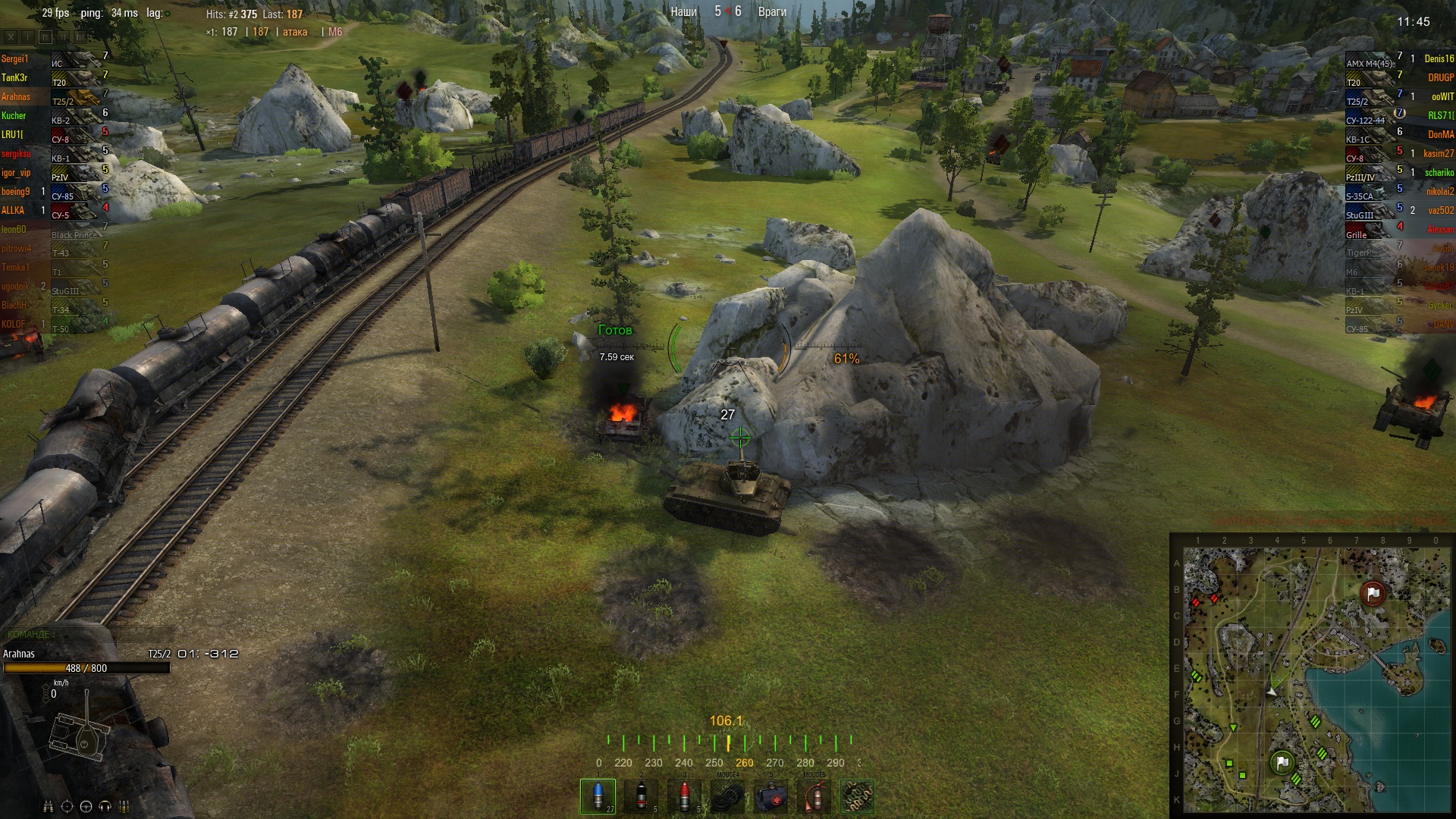Load the red-tipped high-explosive shell
Screen dimensions: 1456x819
pyautogui.click(x=685, y=795)
